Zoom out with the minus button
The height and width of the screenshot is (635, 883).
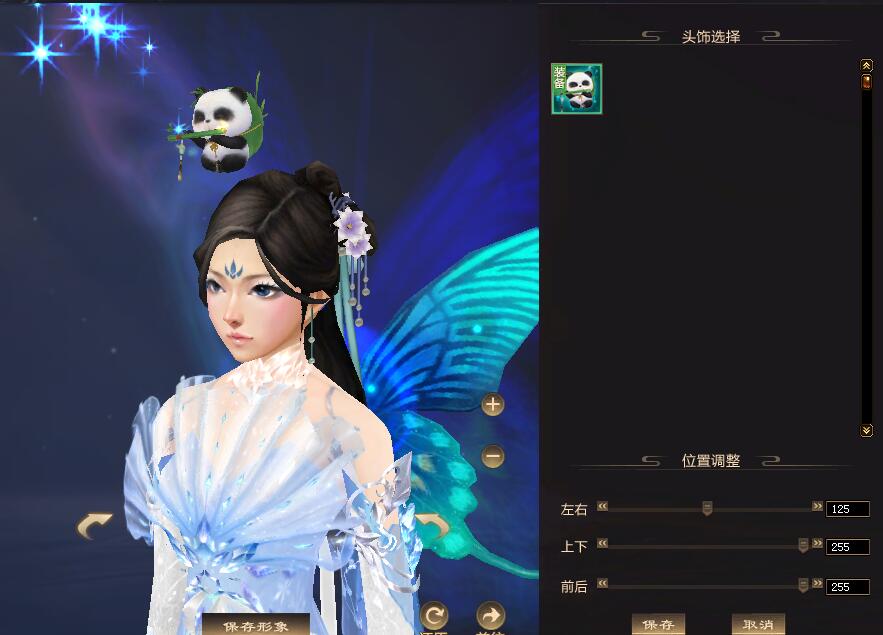tap(492, 457)
